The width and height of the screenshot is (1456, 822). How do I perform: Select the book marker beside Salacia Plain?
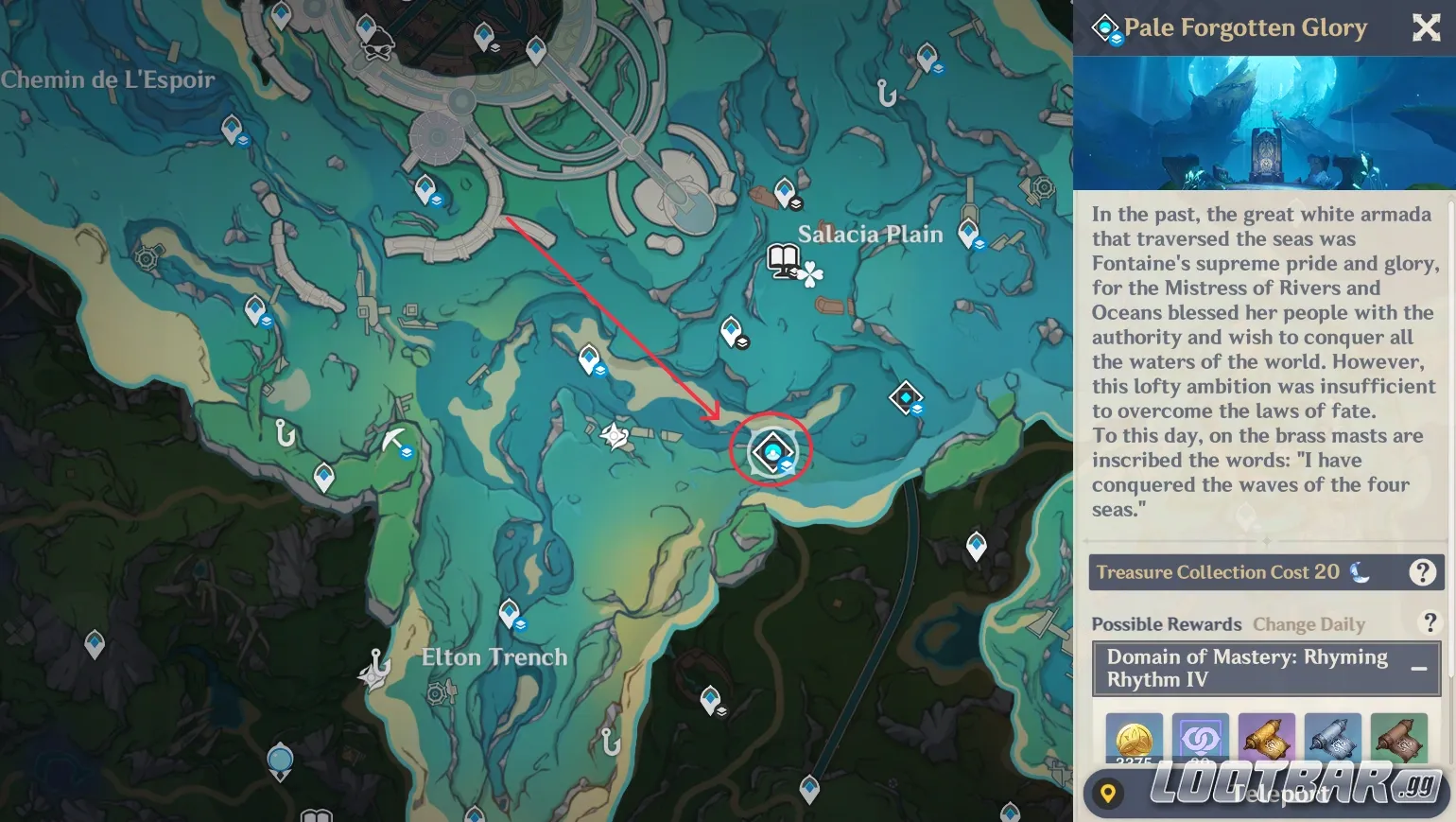pyautogui.click(x=783, y=258)
